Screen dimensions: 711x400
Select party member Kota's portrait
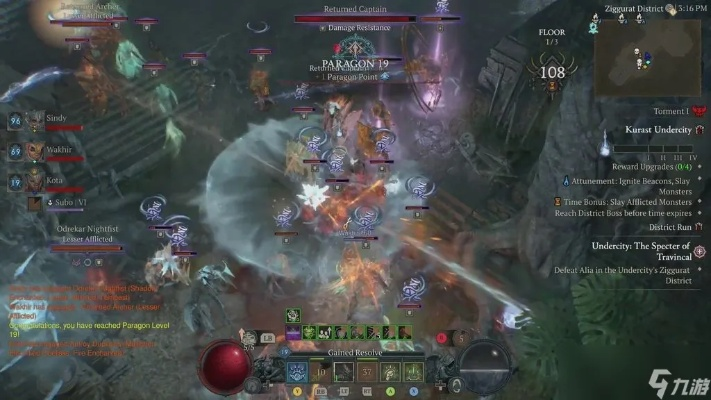click(x=34, y=183)
